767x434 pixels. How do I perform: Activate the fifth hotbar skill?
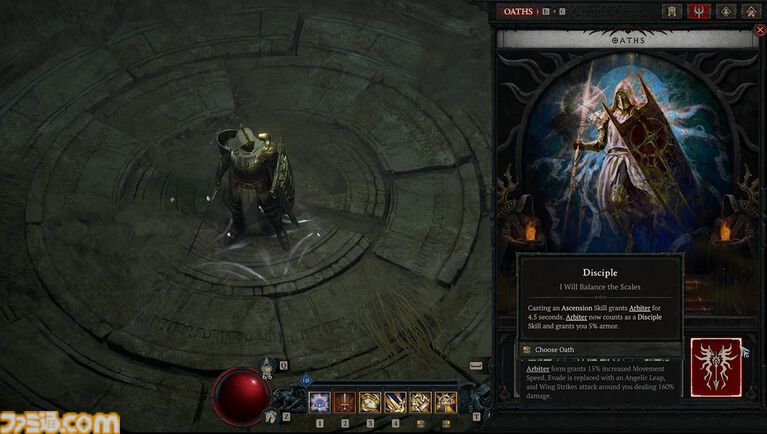[x=420, y=402]
